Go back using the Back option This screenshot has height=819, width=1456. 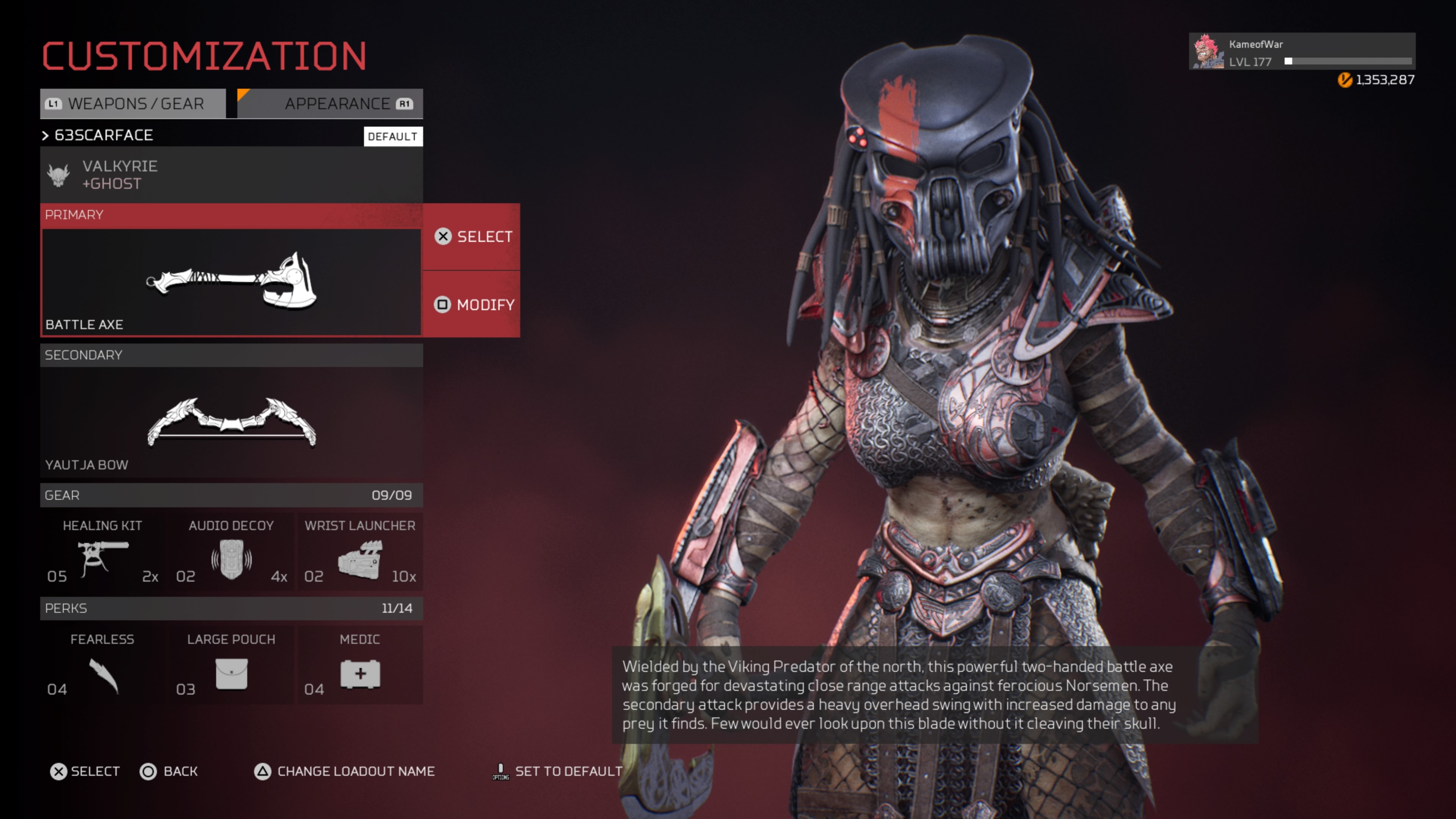tap(169, 772)
